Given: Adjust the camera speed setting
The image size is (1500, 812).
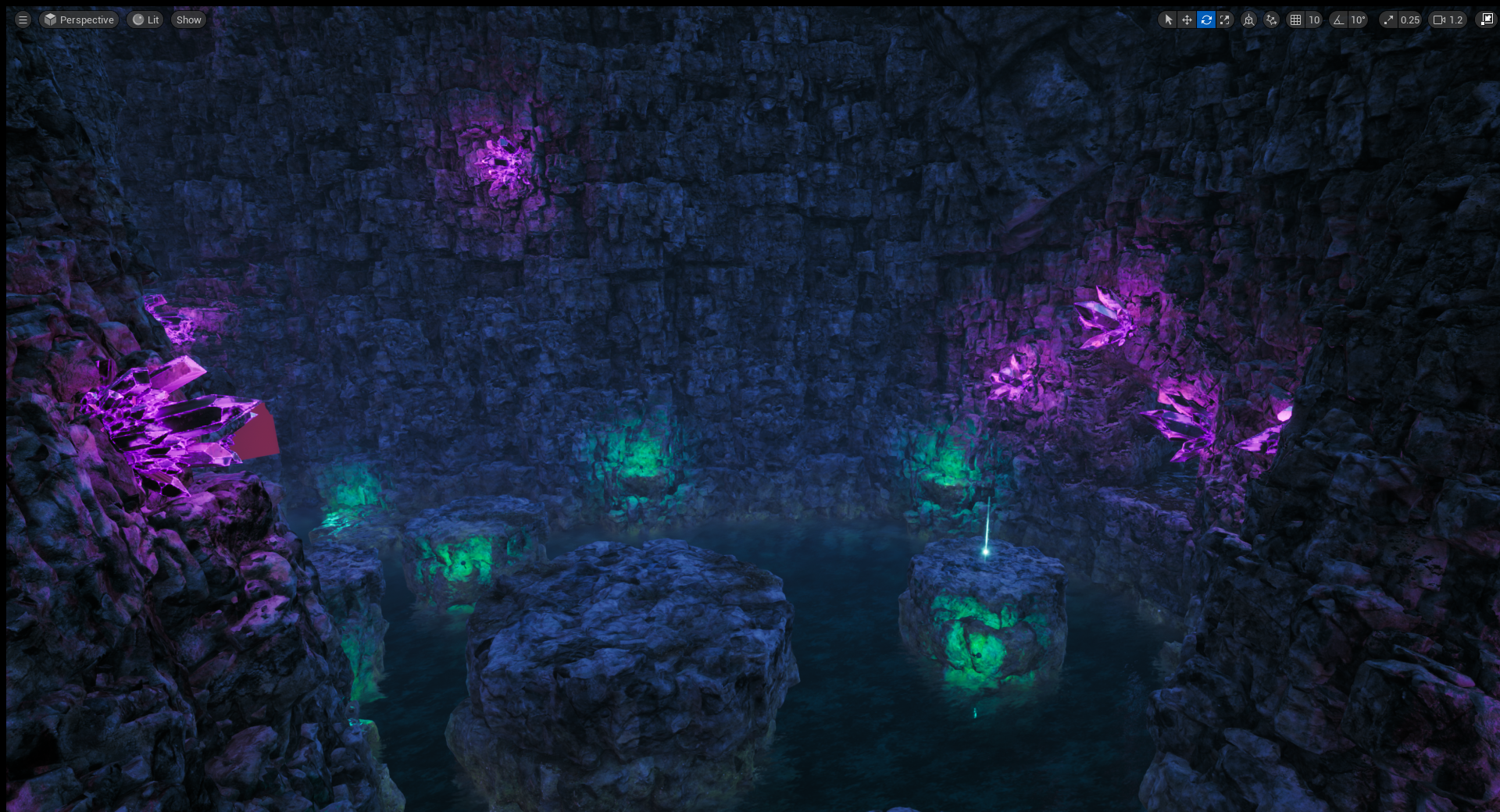Looking at the screenshot, I should [x=1448, y=20].
